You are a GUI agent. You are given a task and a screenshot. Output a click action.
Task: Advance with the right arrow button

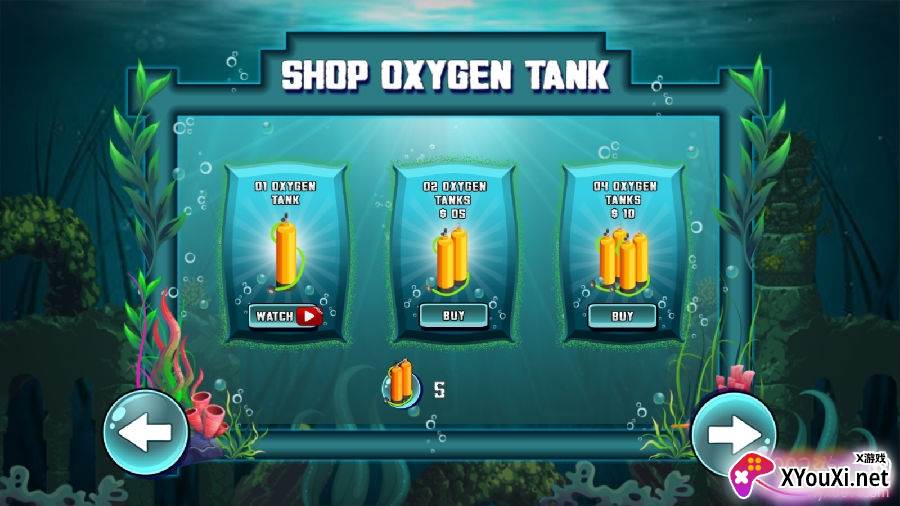pyautogui.click(x=734, y=432)
